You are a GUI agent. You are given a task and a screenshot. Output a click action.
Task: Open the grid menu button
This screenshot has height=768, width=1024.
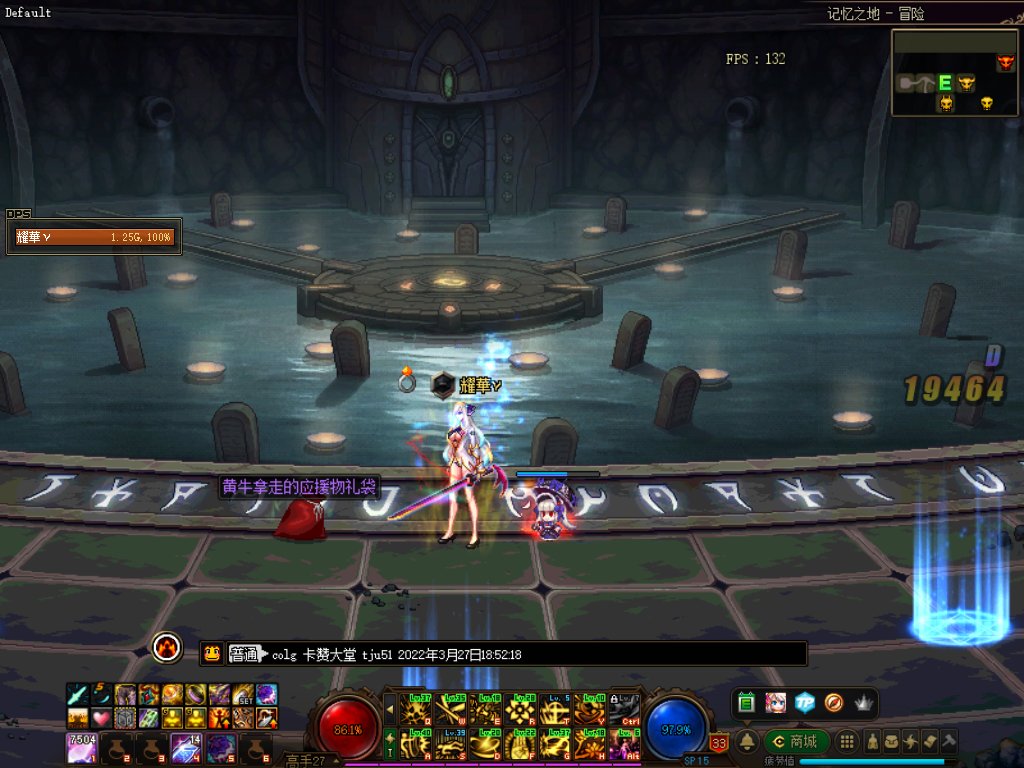click(x=847, y=741)
